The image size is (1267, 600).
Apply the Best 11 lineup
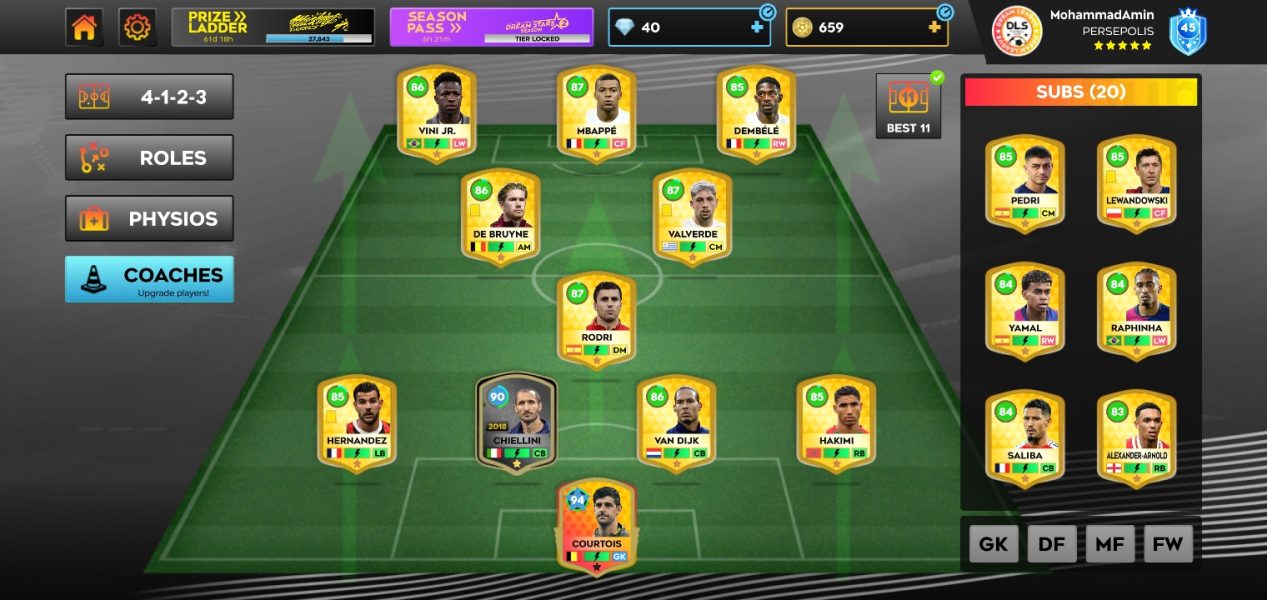point(908,106)
